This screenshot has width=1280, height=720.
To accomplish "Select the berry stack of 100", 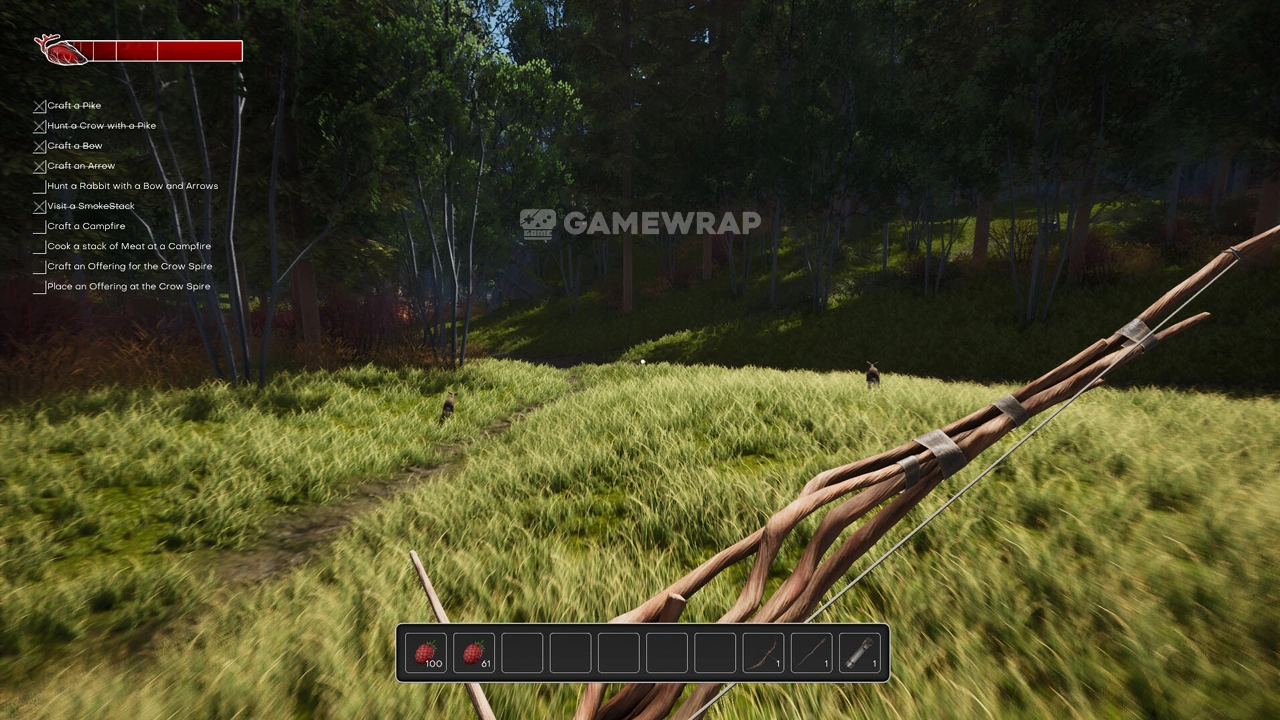I will click(x=426, y=653).
